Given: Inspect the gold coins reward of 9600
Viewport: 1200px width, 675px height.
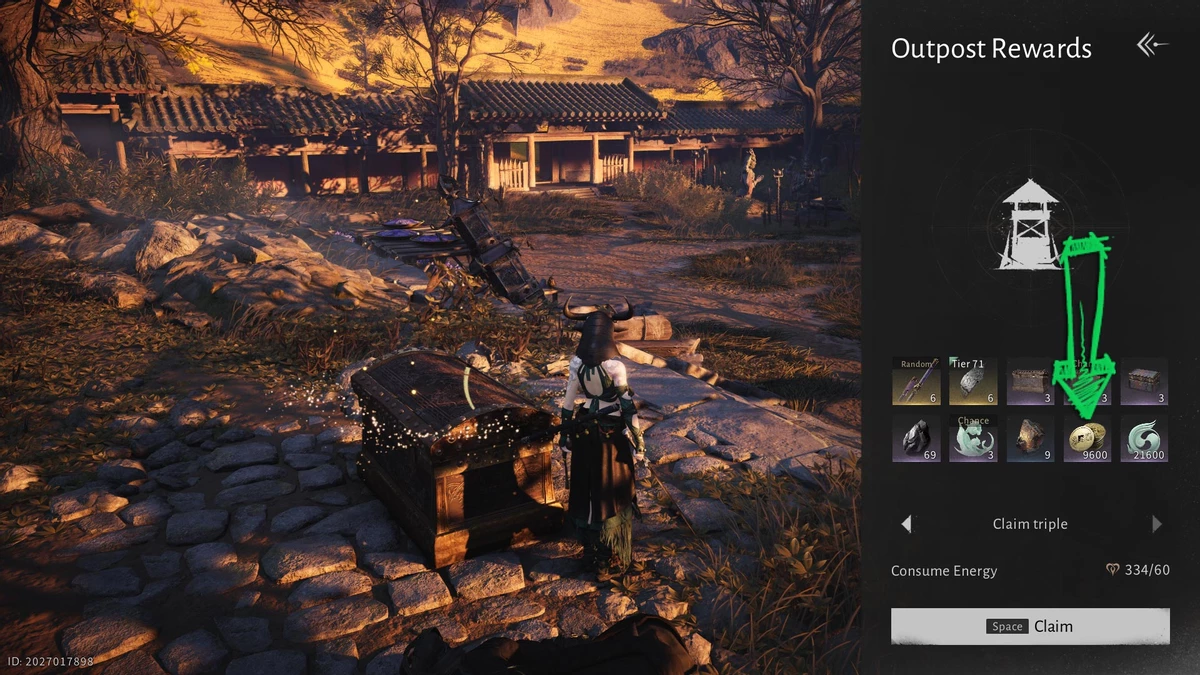Looking at the screenshot, I should pyautogui.click(x=1087, y=438).
